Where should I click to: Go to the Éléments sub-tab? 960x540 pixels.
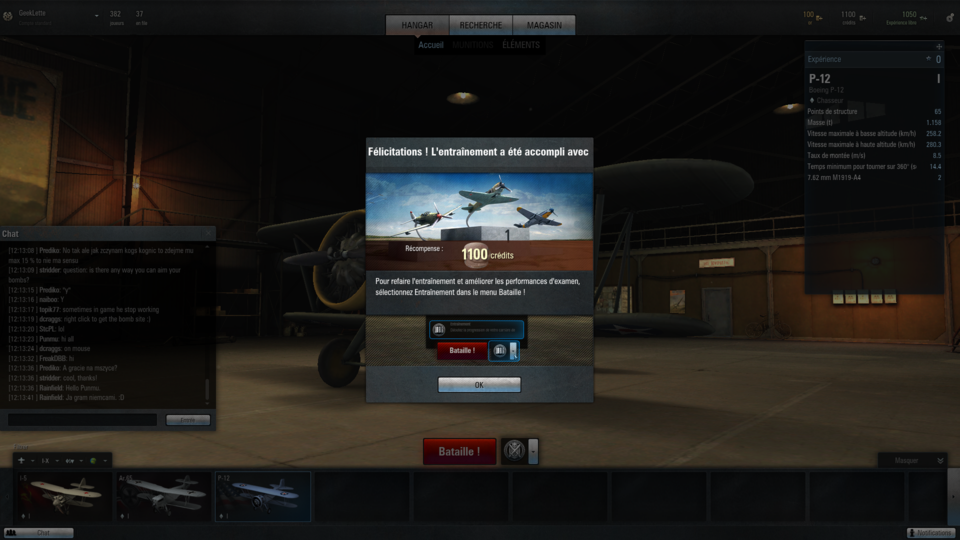pyautogui.click(x=521, y=45)
